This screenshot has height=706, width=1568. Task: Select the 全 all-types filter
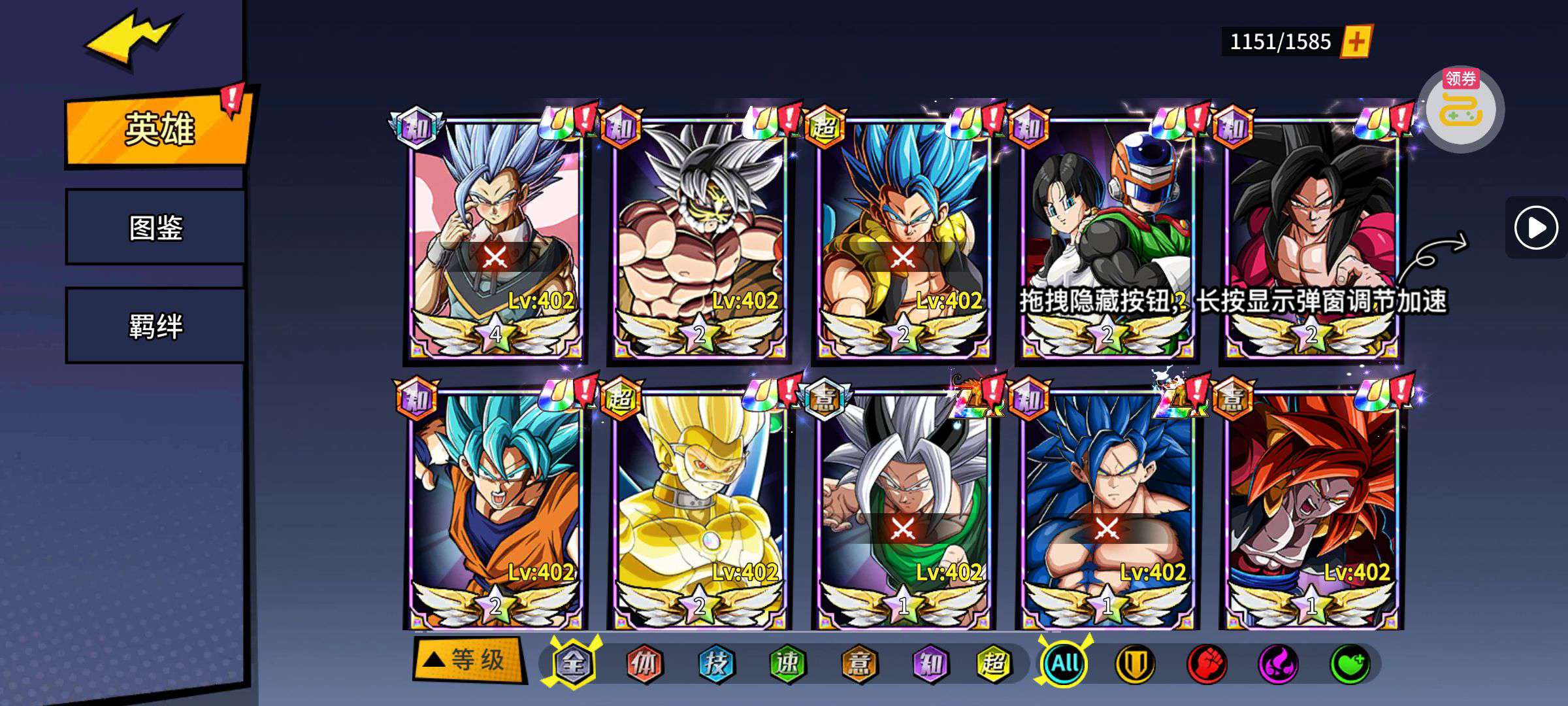tap(573, 664)
